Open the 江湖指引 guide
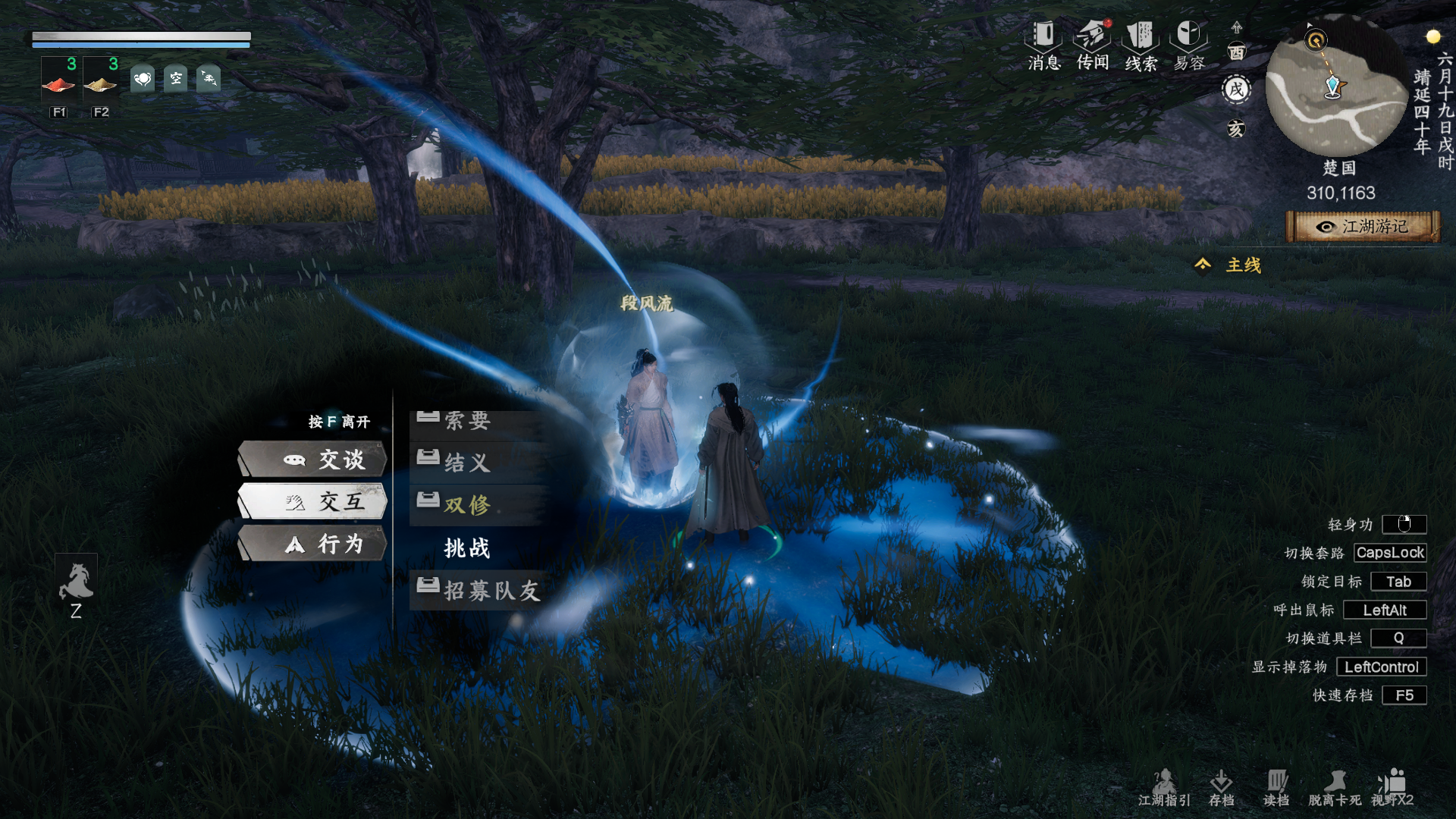1456x819 pixels. [1164, 787]
